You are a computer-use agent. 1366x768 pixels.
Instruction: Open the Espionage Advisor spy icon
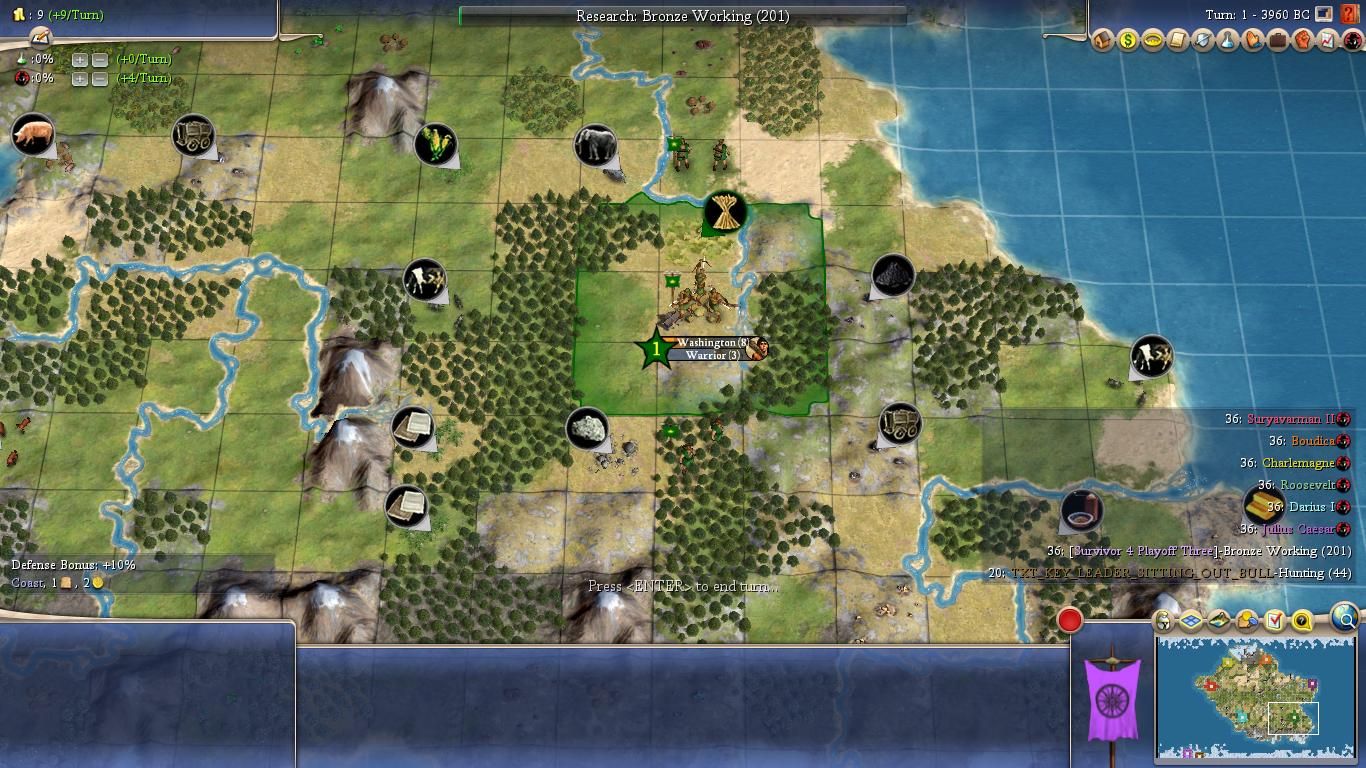1352,40
